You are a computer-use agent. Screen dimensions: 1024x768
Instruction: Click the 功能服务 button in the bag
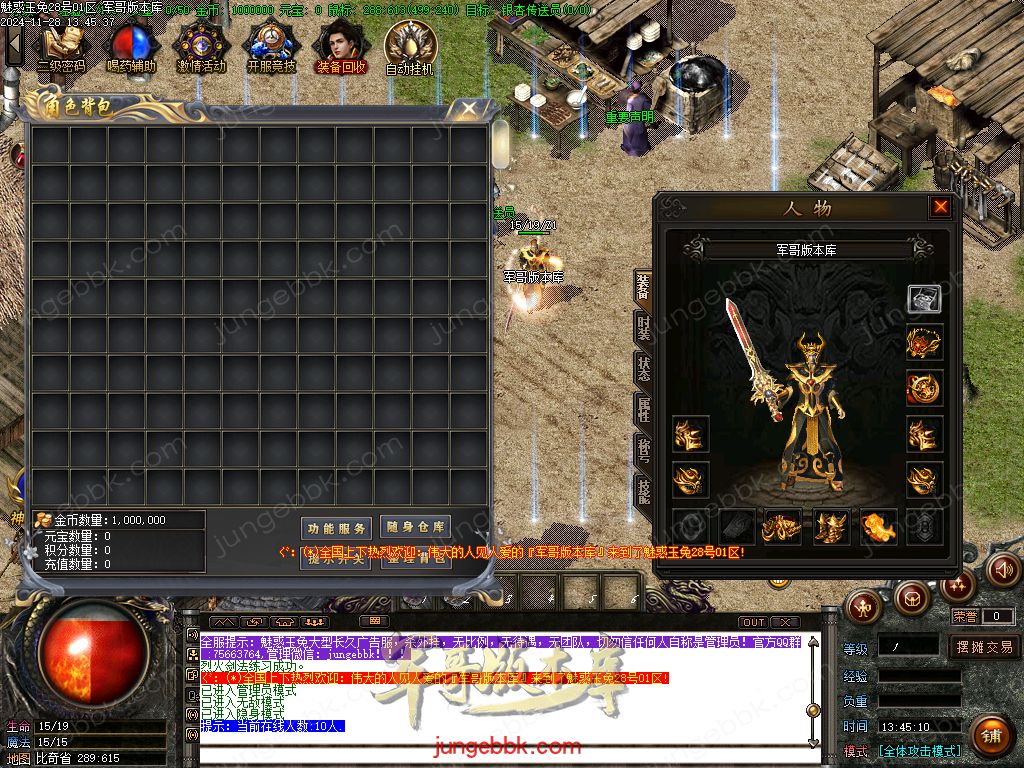(336, 528)
